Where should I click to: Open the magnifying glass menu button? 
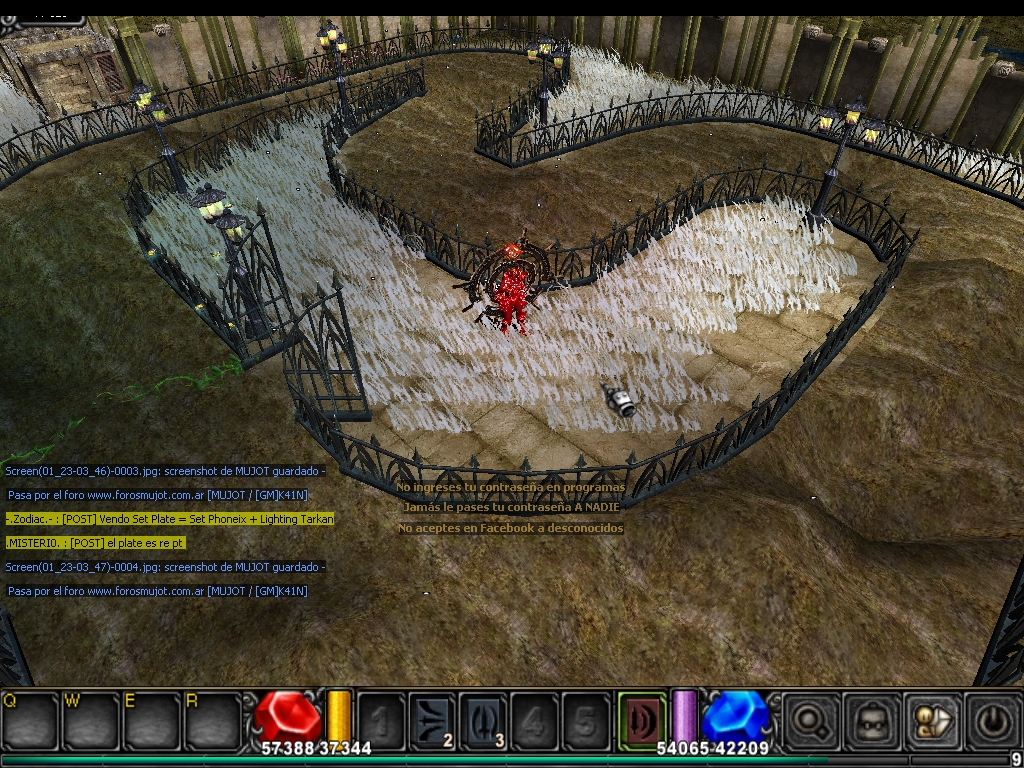[811, 720]
